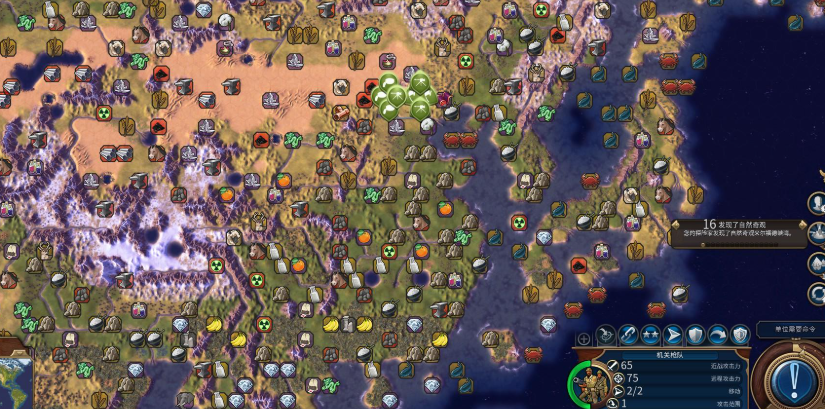Activate the double-star promotion action

click(x=650, y=335)
